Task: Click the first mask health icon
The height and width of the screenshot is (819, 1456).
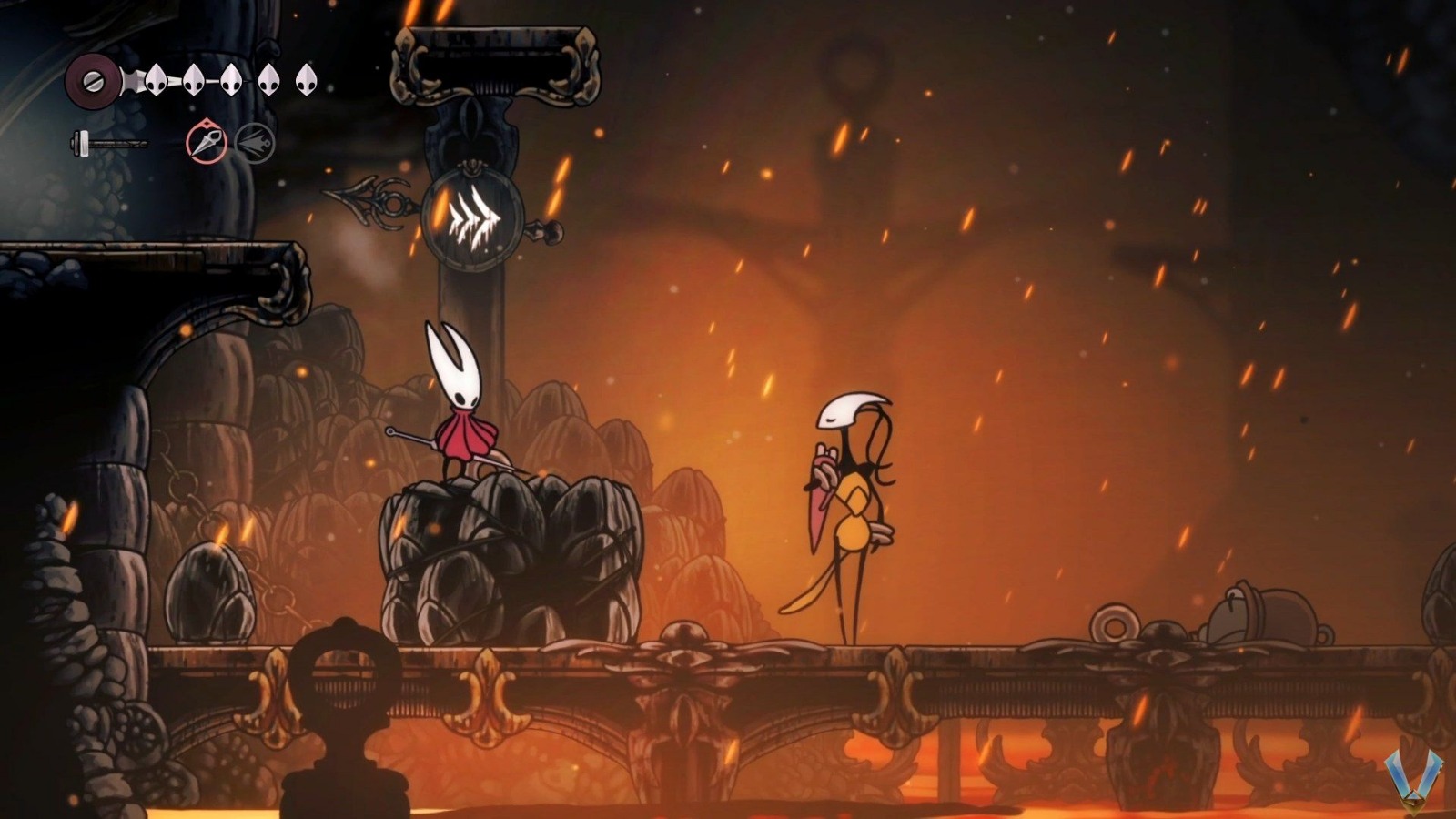Action: pos(157,79)
